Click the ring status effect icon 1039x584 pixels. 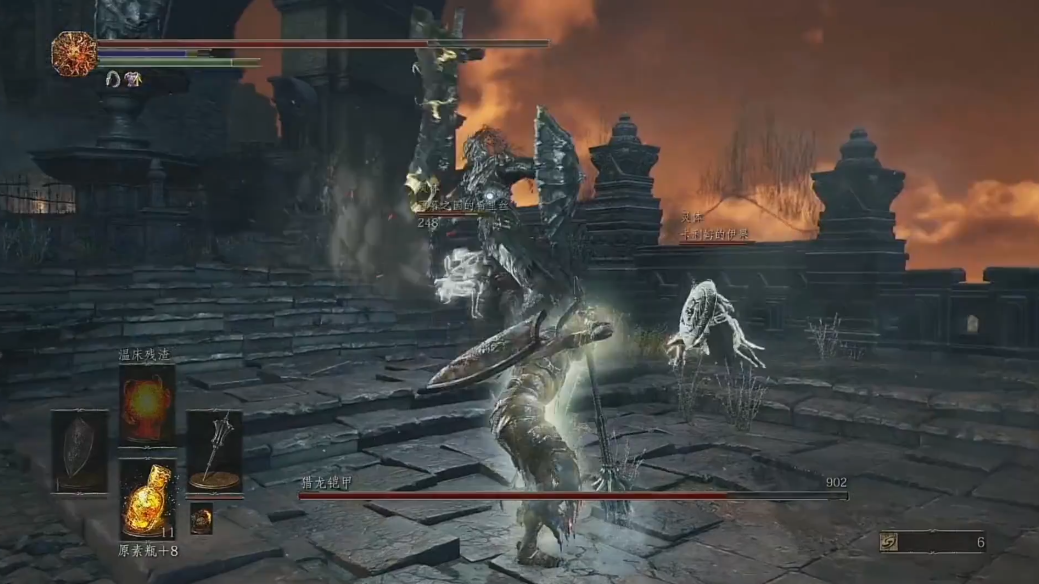coord(113,79)
